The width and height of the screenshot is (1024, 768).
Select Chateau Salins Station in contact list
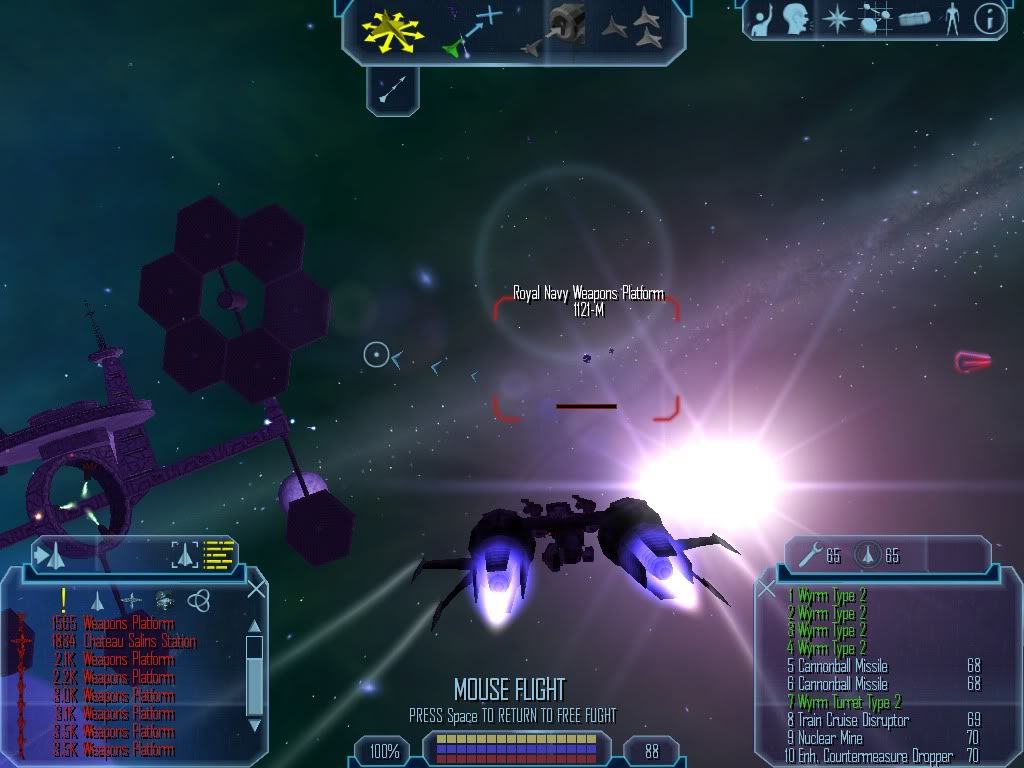pyautogui.click(x=140, y=642)
